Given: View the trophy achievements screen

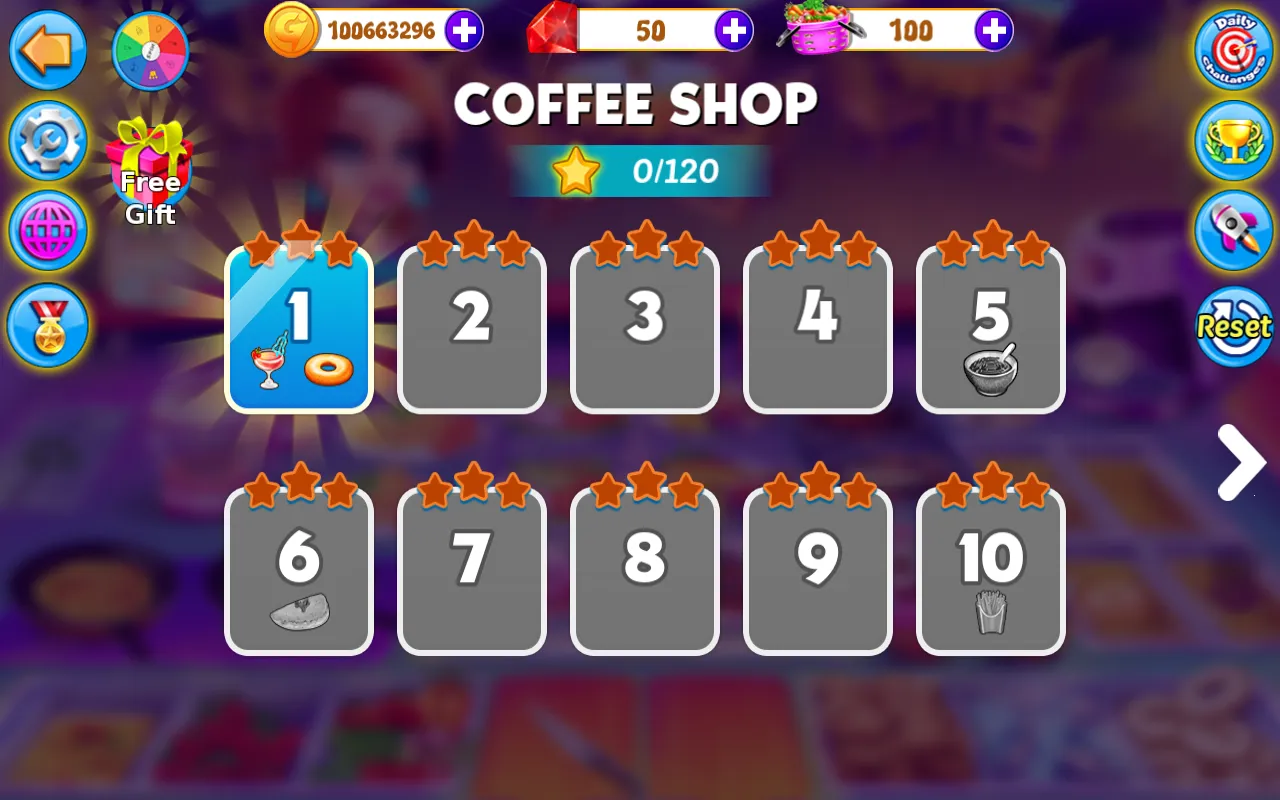Looking at the screenshot, I should [x=1232, y=140].
